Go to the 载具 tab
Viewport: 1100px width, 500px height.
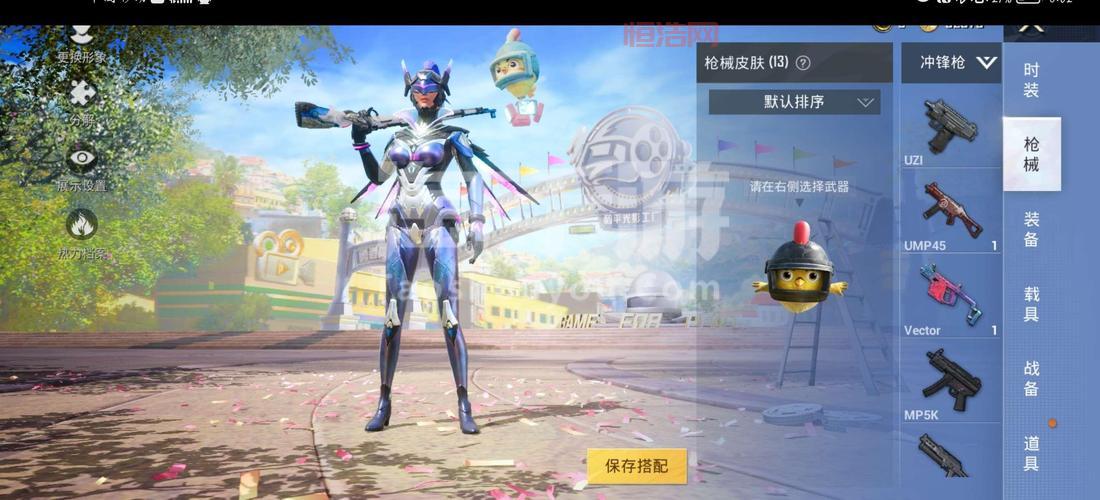tap(1031, 304)
